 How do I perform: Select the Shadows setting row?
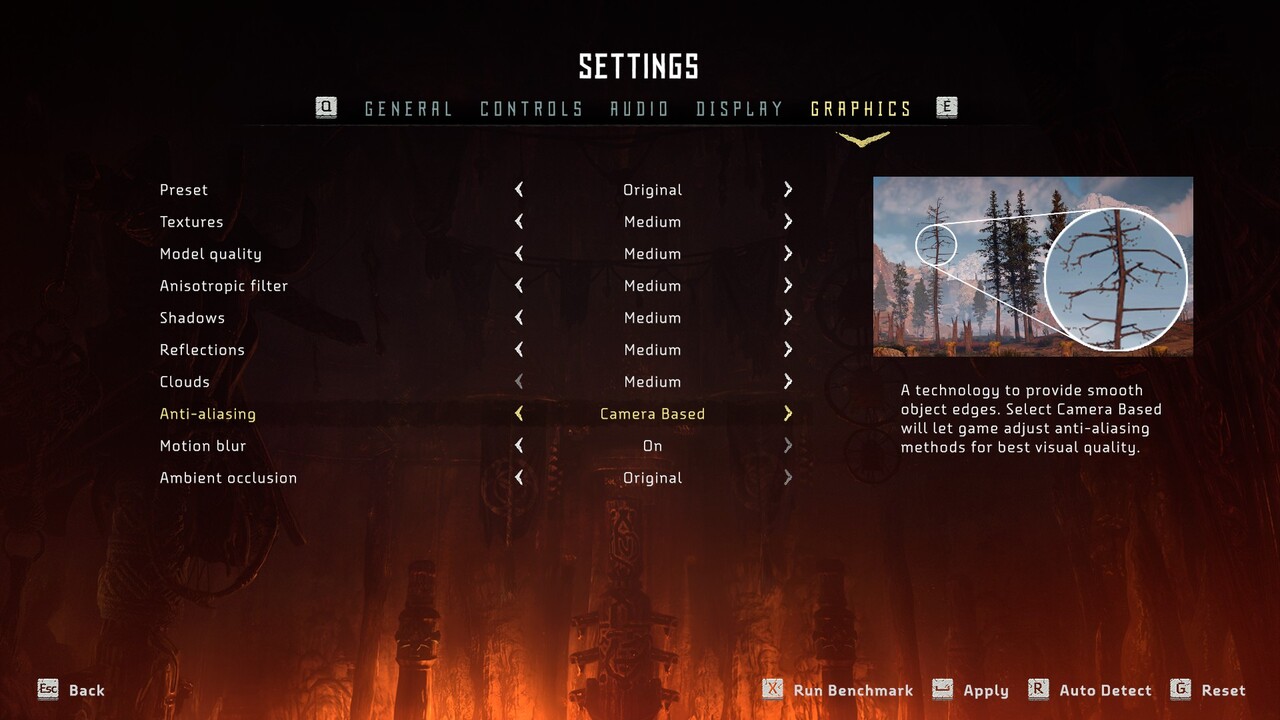pos(192,318)
